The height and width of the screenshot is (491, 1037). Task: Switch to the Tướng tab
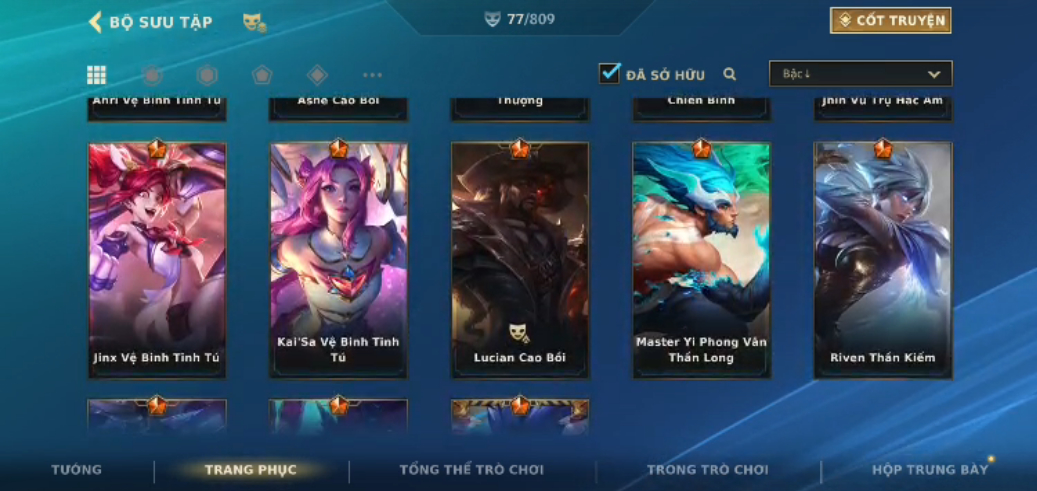pos(77,470)
